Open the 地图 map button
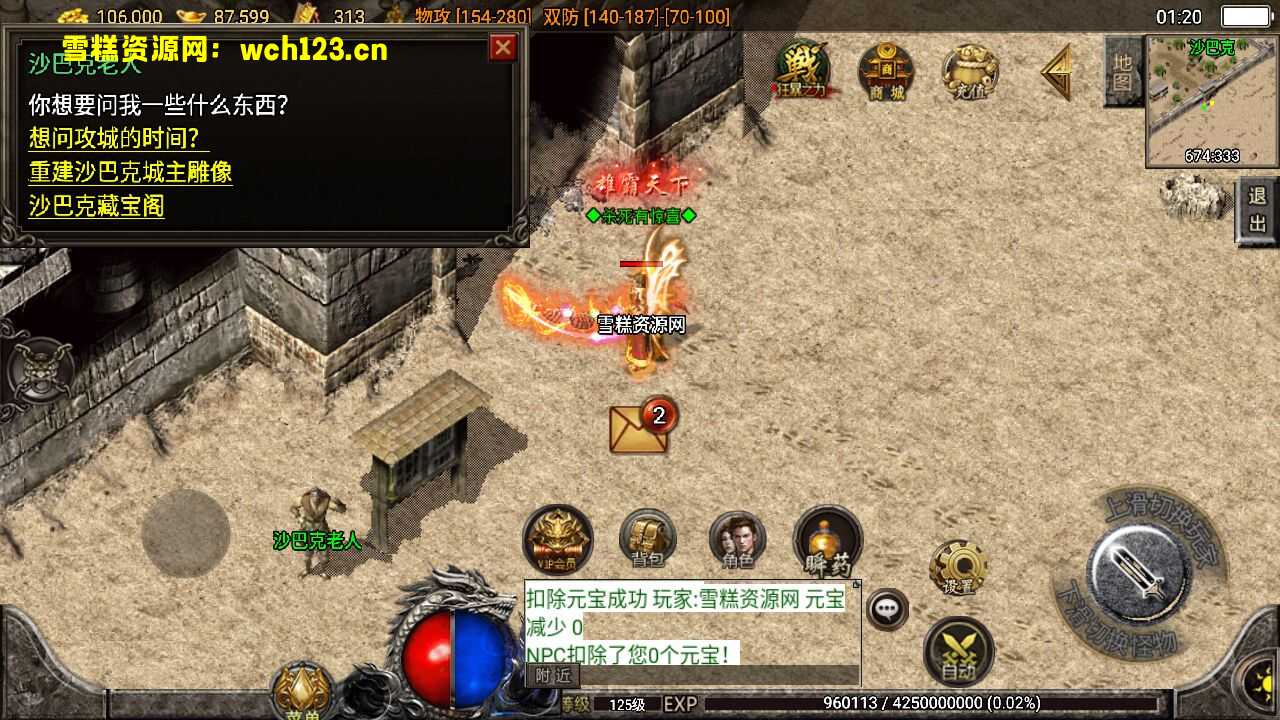The height and width of the screenshot is (720, 1280). pyautogui.click(x=1122, y=72)
